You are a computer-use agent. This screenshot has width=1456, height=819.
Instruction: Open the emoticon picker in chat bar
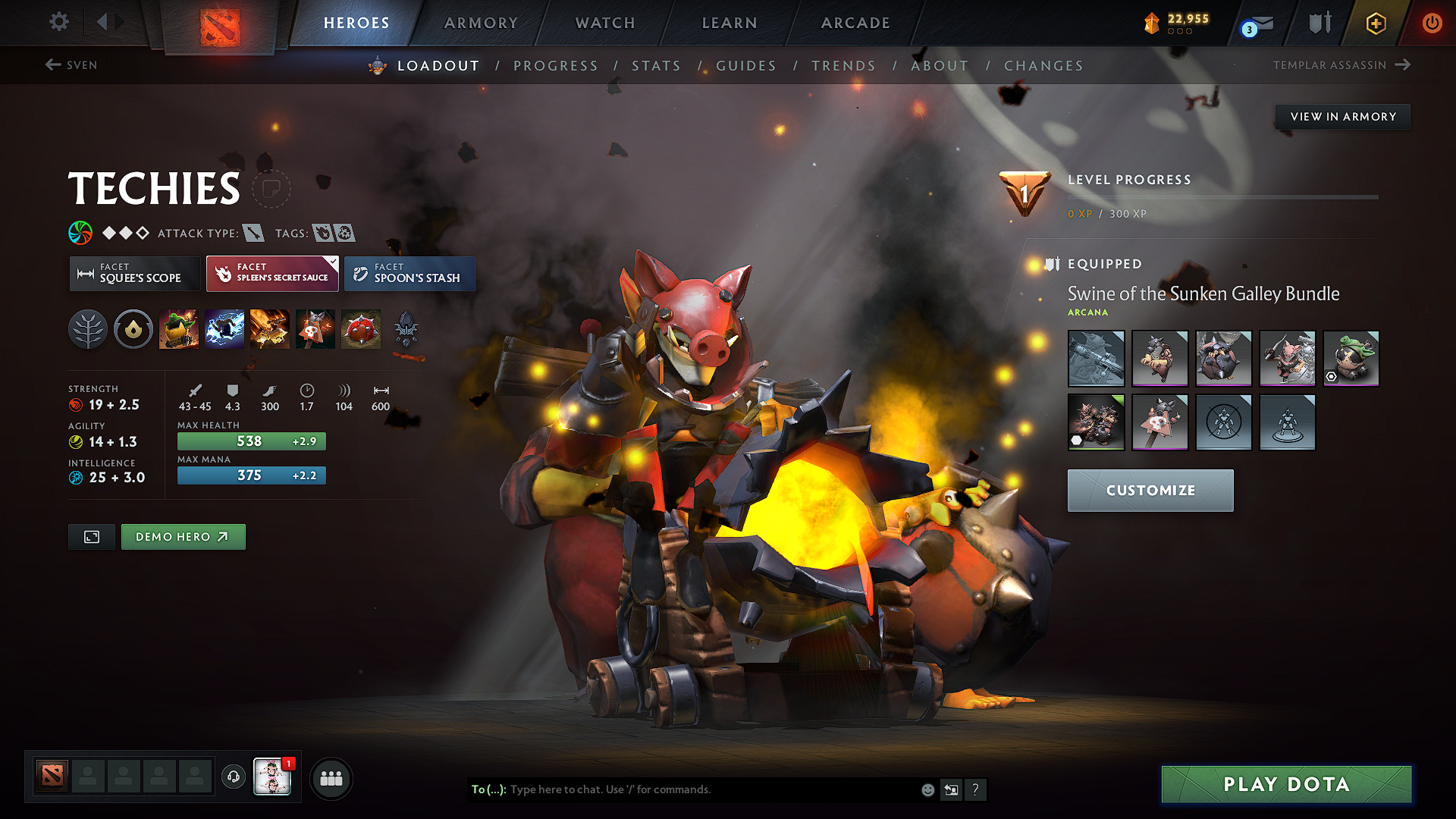927,789
